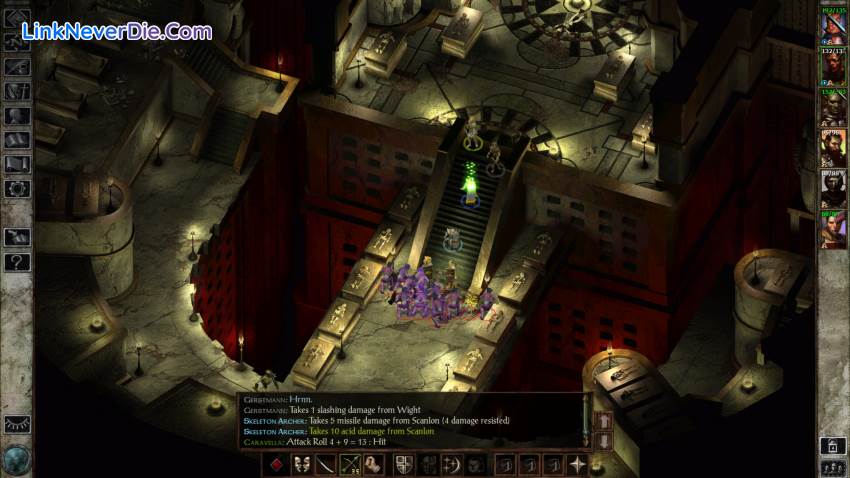Equip the curved sword weapon slot
The width and height of the screenshot is (850, 478).
coord(326,464)
